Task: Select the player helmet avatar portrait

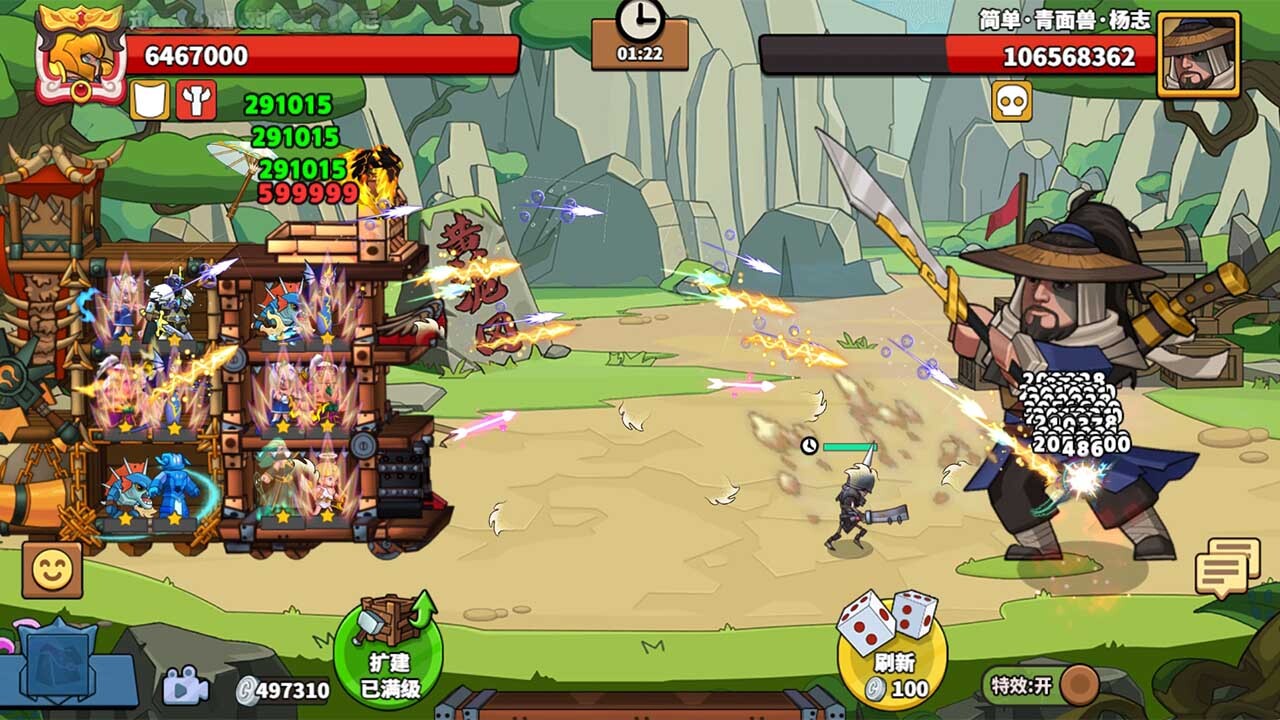Action: tap(79, 55)
